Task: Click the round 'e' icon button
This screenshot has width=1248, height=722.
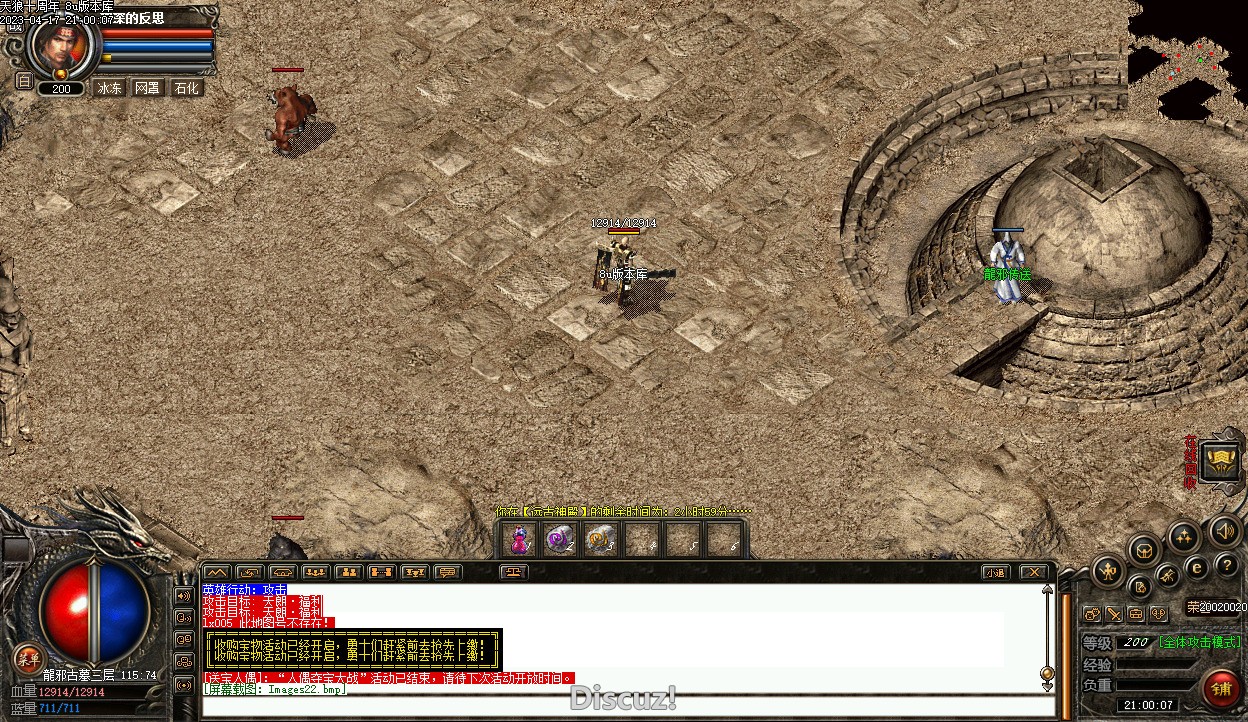Action: pos(1196,567)
